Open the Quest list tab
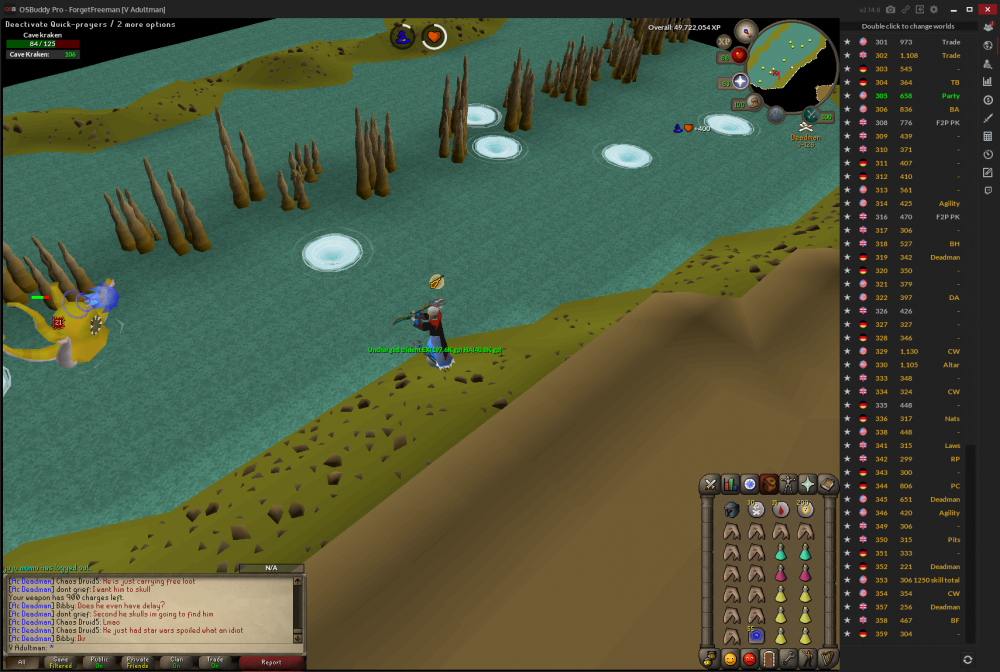 click(749, 484)
